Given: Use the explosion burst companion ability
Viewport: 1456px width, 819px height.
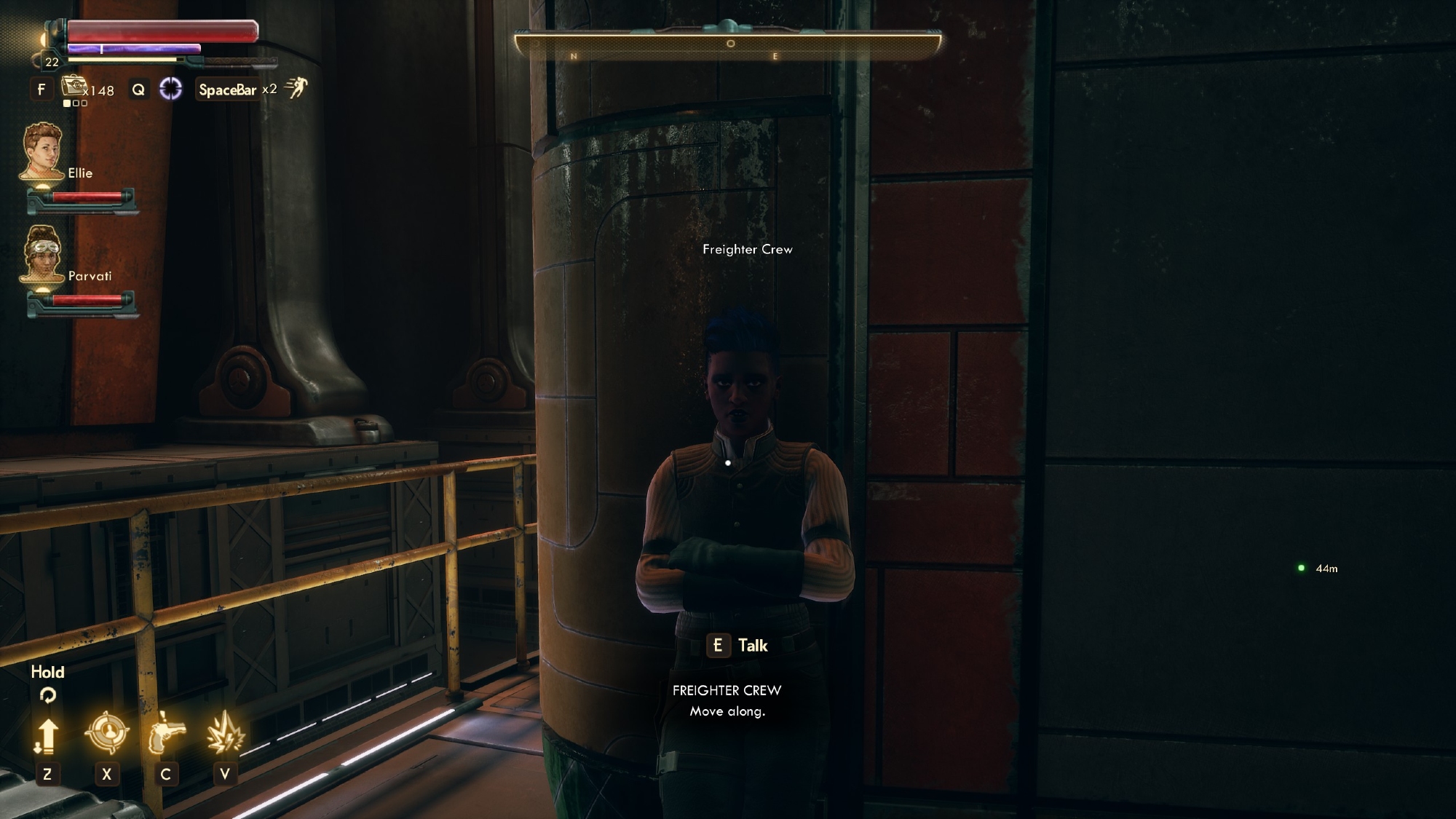Looking at the screenshot, I should click(x=224, y=734).
